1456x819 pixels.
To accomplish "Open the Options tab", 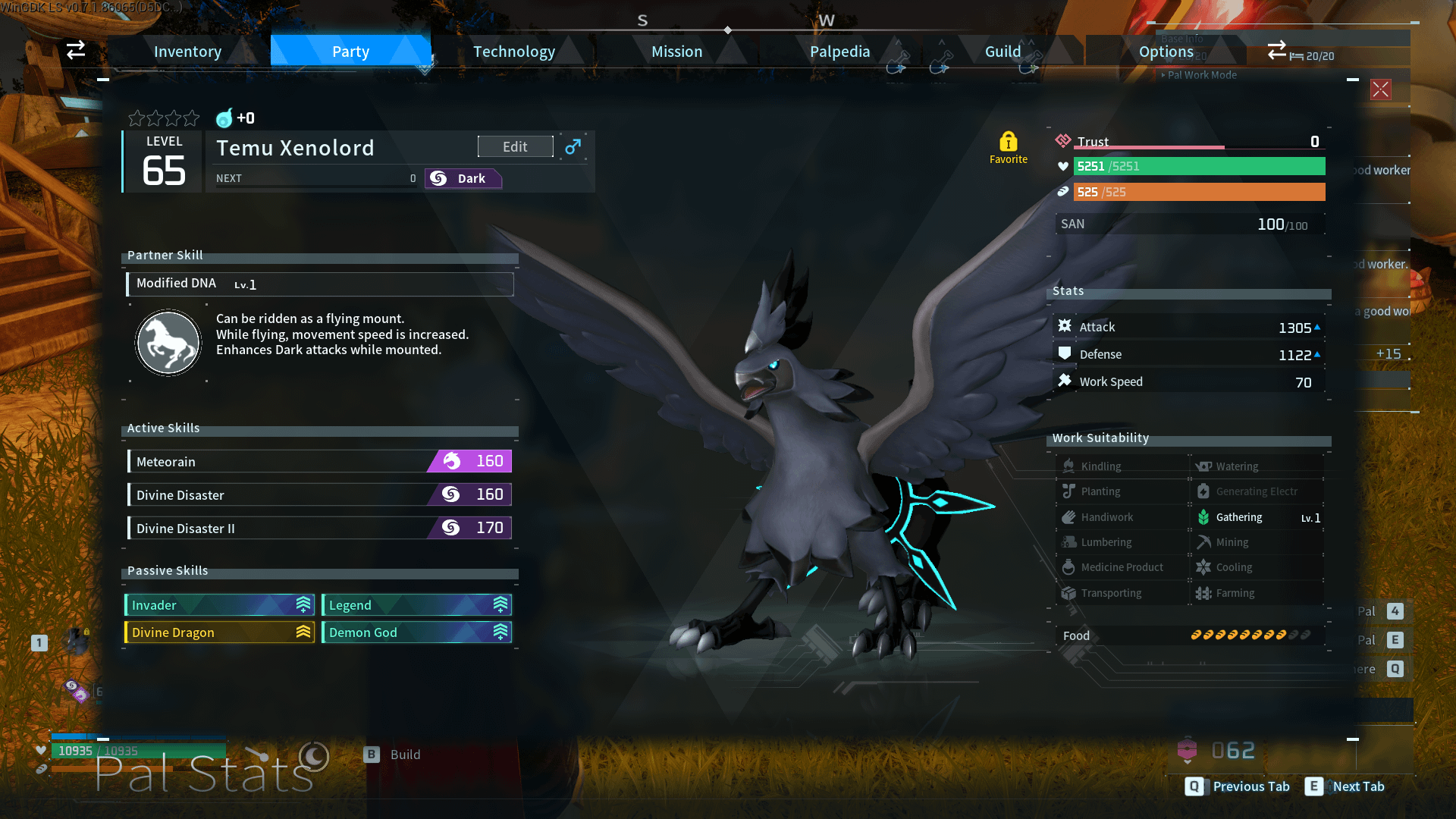I will point(1166,52).
